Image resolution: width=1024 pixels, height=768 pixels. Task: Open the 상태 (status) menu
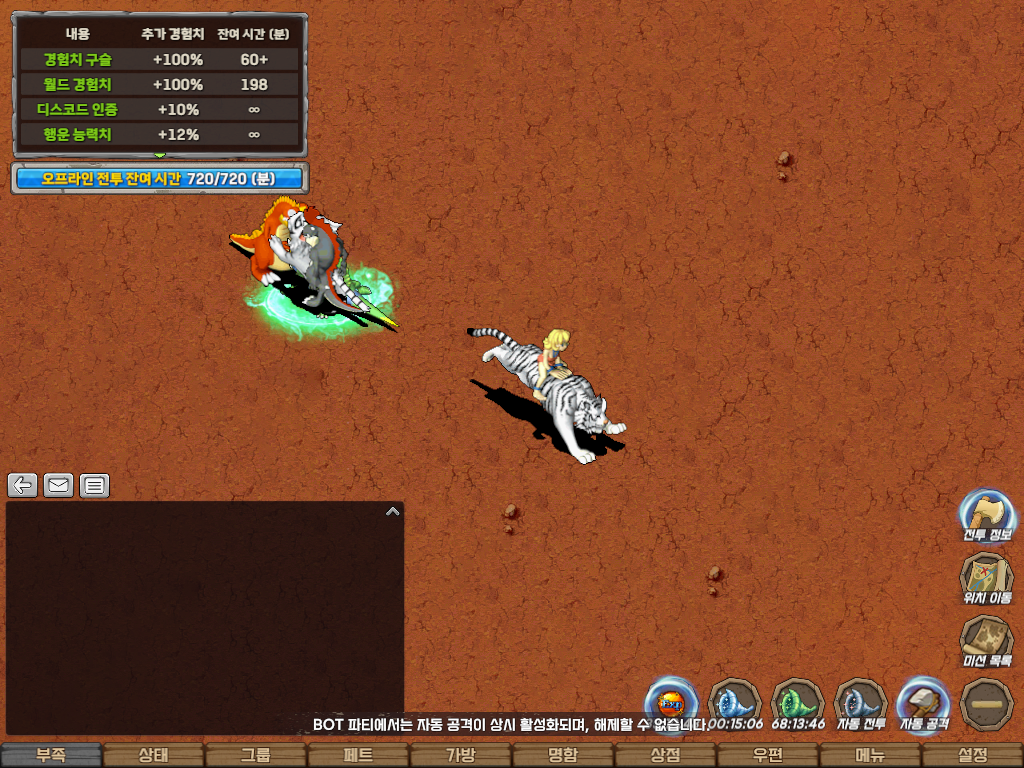coord(153,755)
